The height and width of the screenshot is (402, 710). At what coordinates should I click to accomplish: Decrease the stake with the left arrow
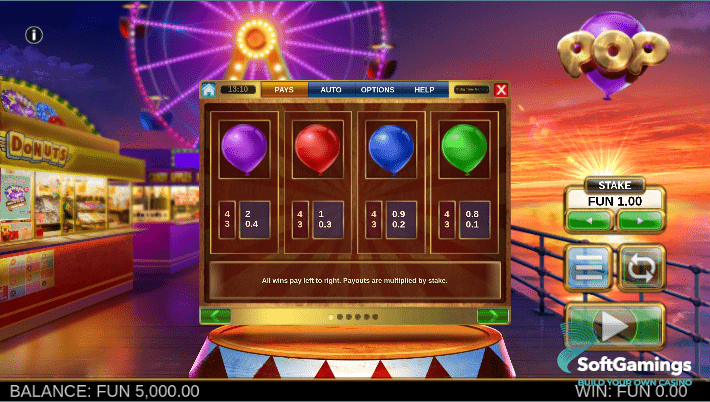coord(588,220)
